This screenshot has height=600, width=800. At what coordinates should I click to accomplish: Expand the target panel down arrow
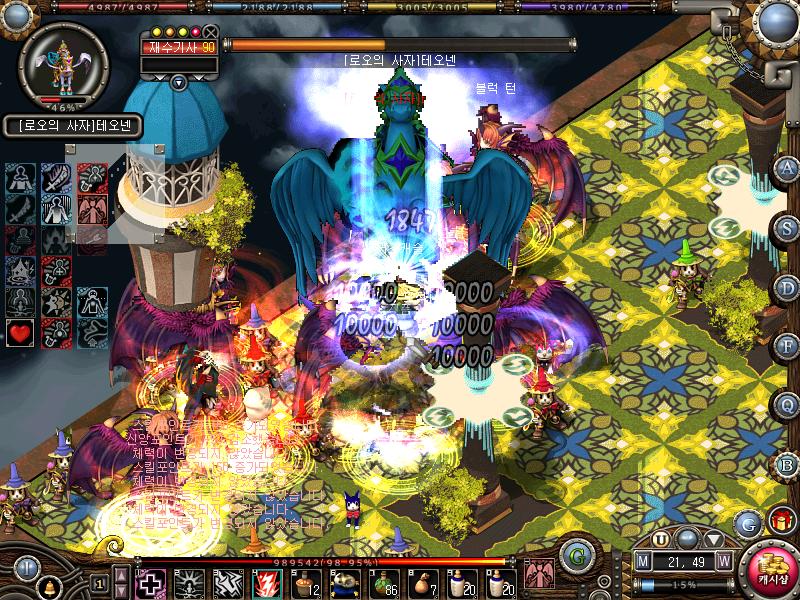pos(178,82)
